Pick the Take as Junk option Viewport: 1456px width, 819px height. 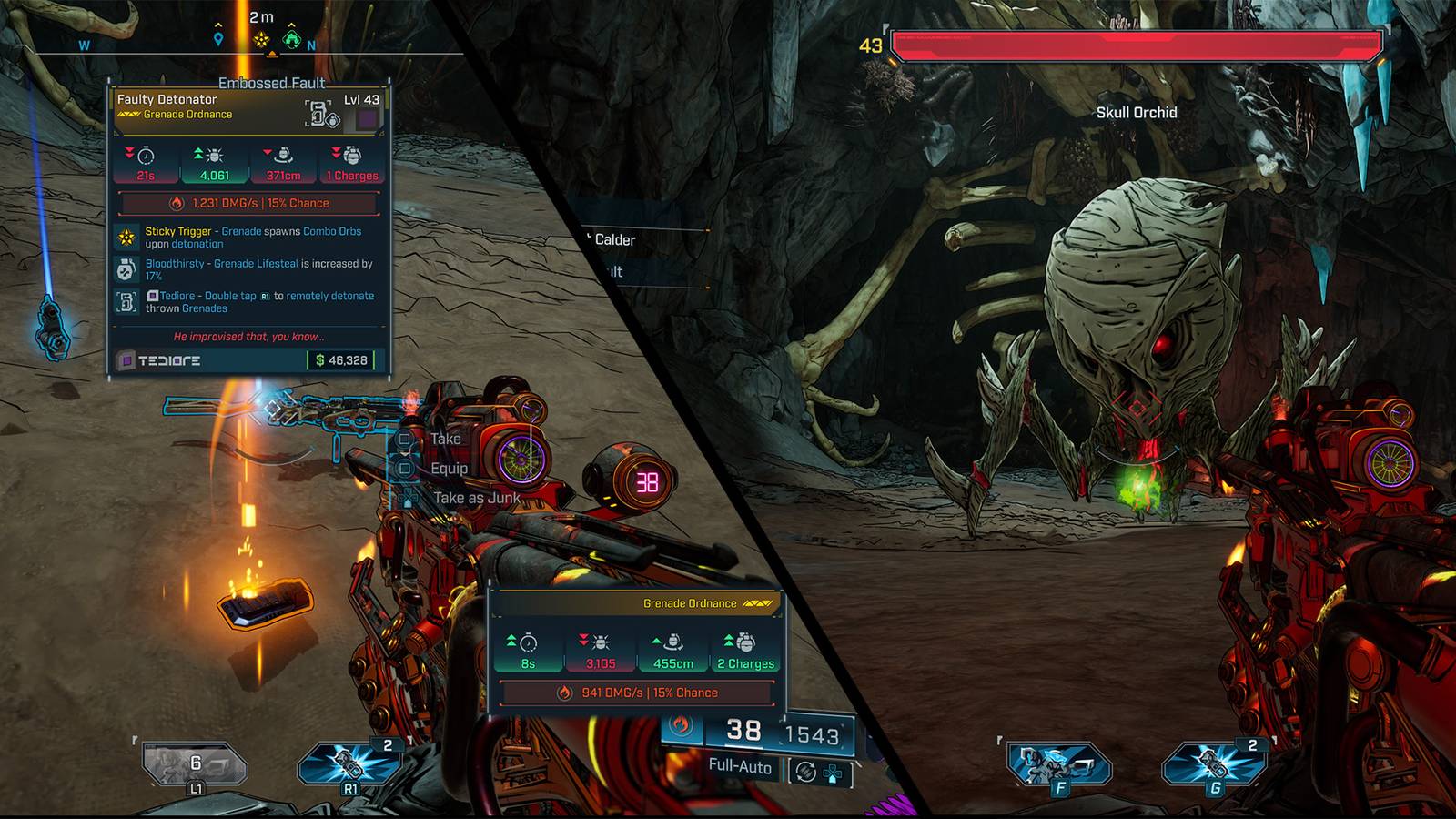click(x=475, y=498)
